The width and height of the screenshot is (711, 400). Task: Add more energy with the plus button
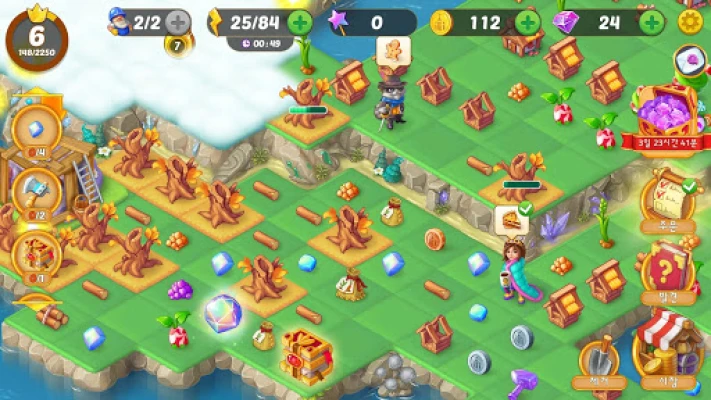299,21
